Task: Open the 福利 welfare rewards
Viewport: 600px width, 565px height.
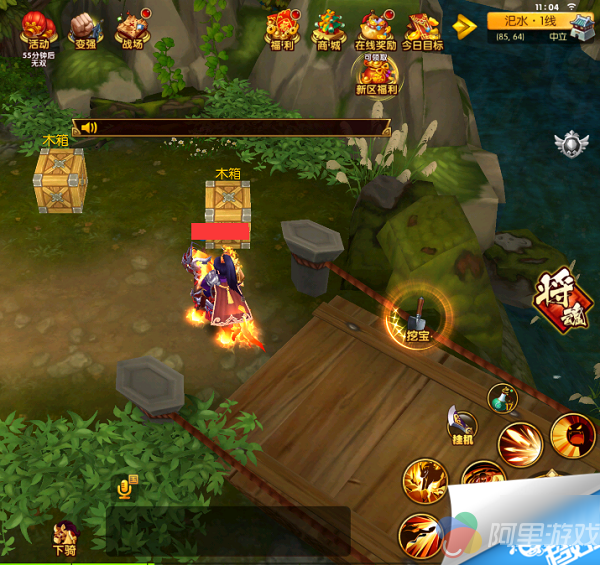Action: click(x=280, y=29)
